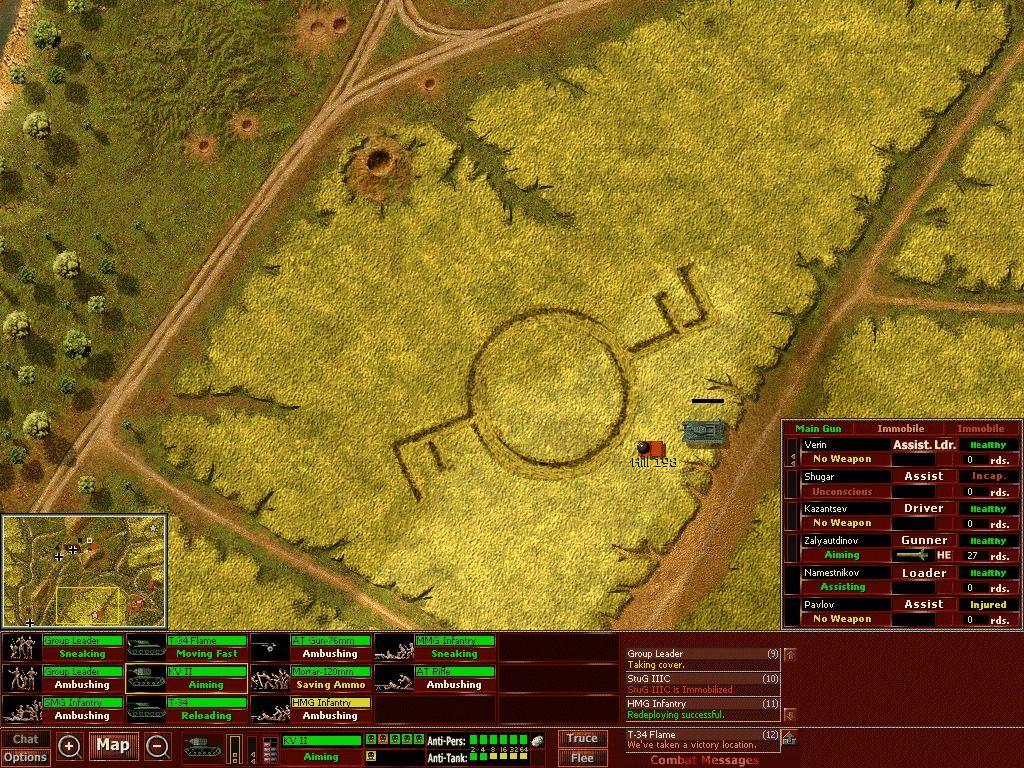
Task: Zoom in with the plus magnifier
Action: tap(69, 746)
